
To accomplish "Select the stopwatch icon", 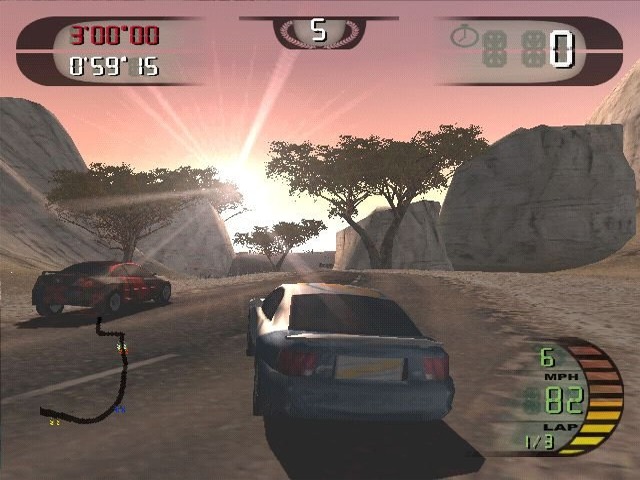I will coord(462,37).
